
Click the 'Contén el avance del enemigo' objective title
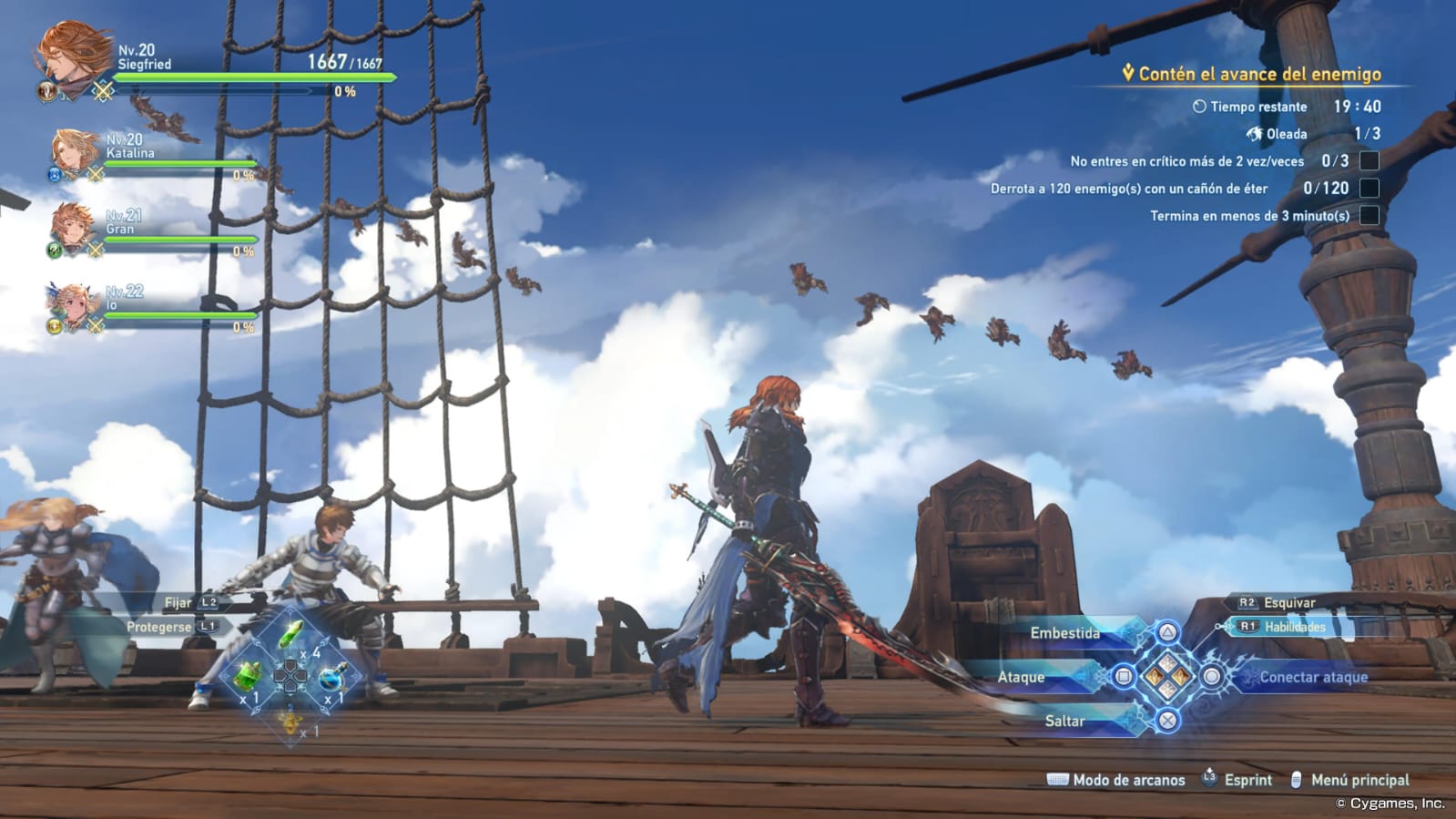pos(1258,74)
